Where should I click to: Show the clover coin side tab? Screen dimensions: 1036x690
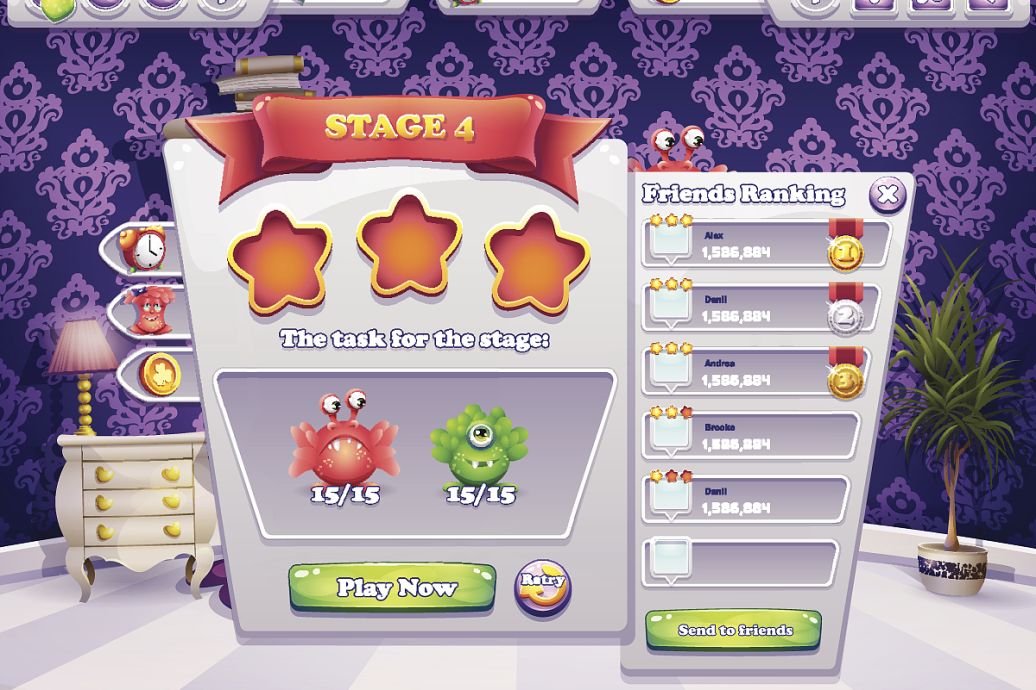[156, 373]
